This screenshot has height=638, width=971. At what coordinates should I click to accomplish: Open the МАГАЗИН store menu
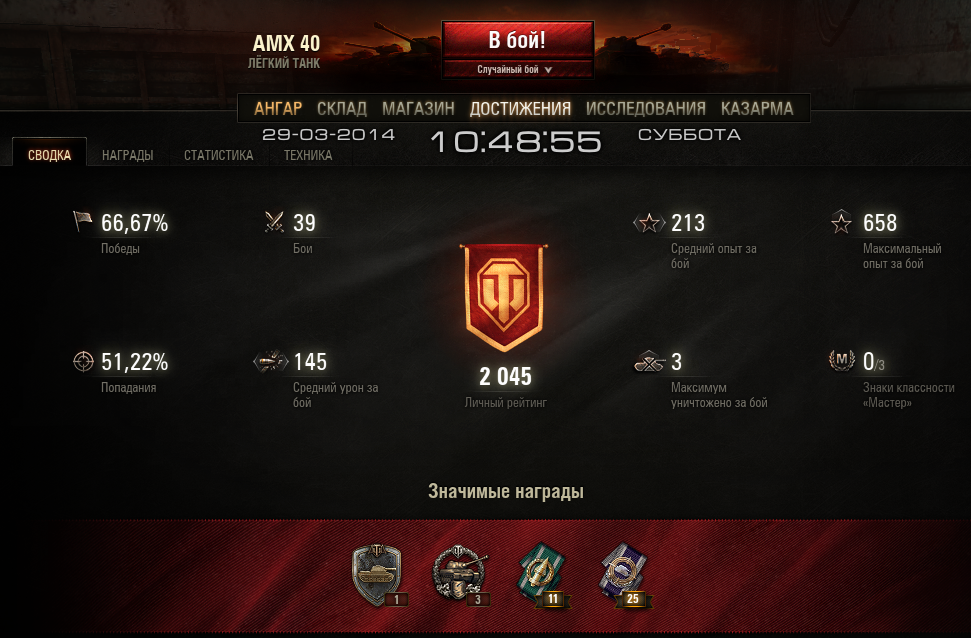point(418,109)
